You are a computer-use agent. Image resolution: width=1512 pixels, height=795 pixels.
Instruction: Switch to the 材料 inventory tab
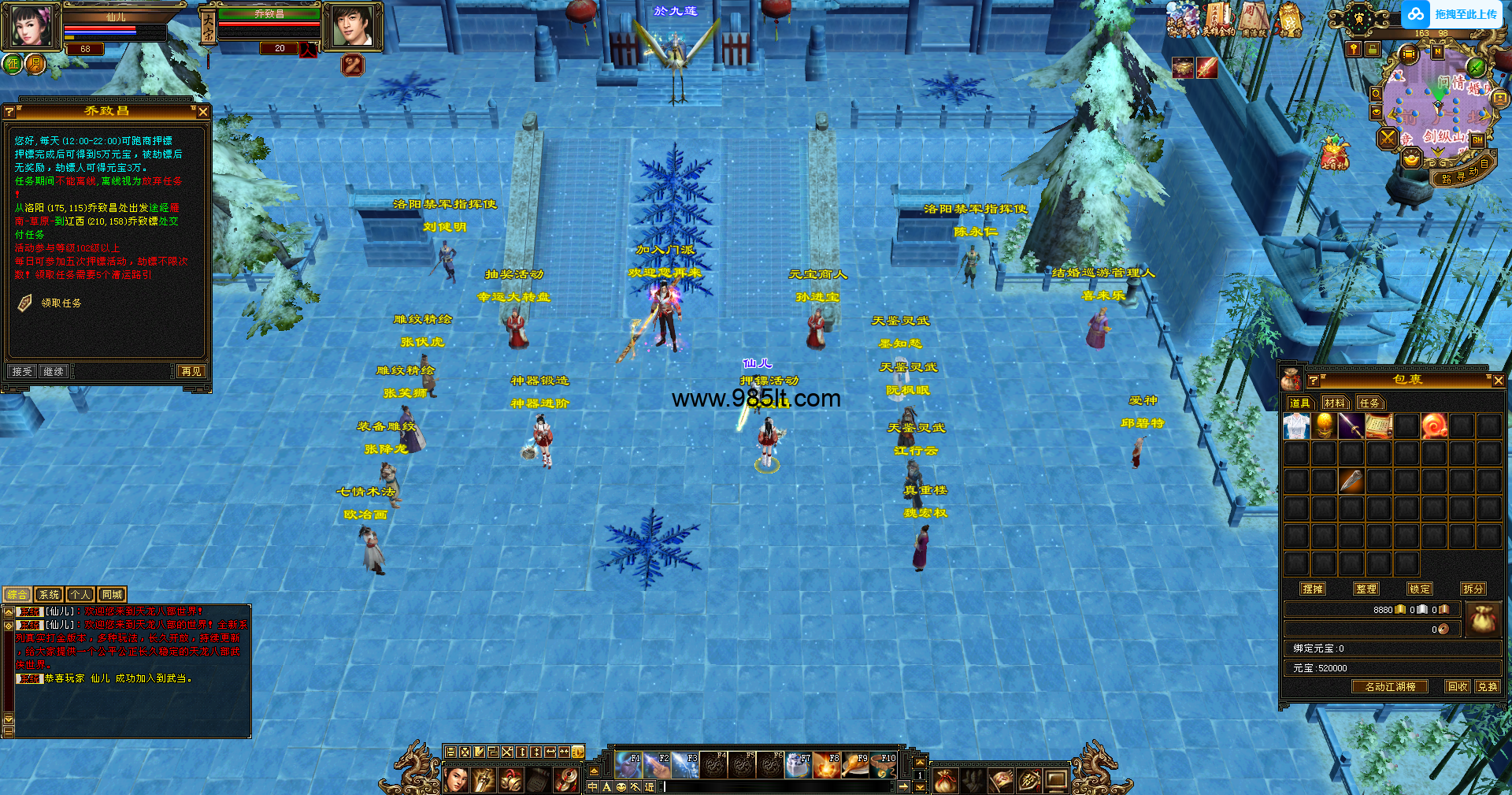[1334, 403]
